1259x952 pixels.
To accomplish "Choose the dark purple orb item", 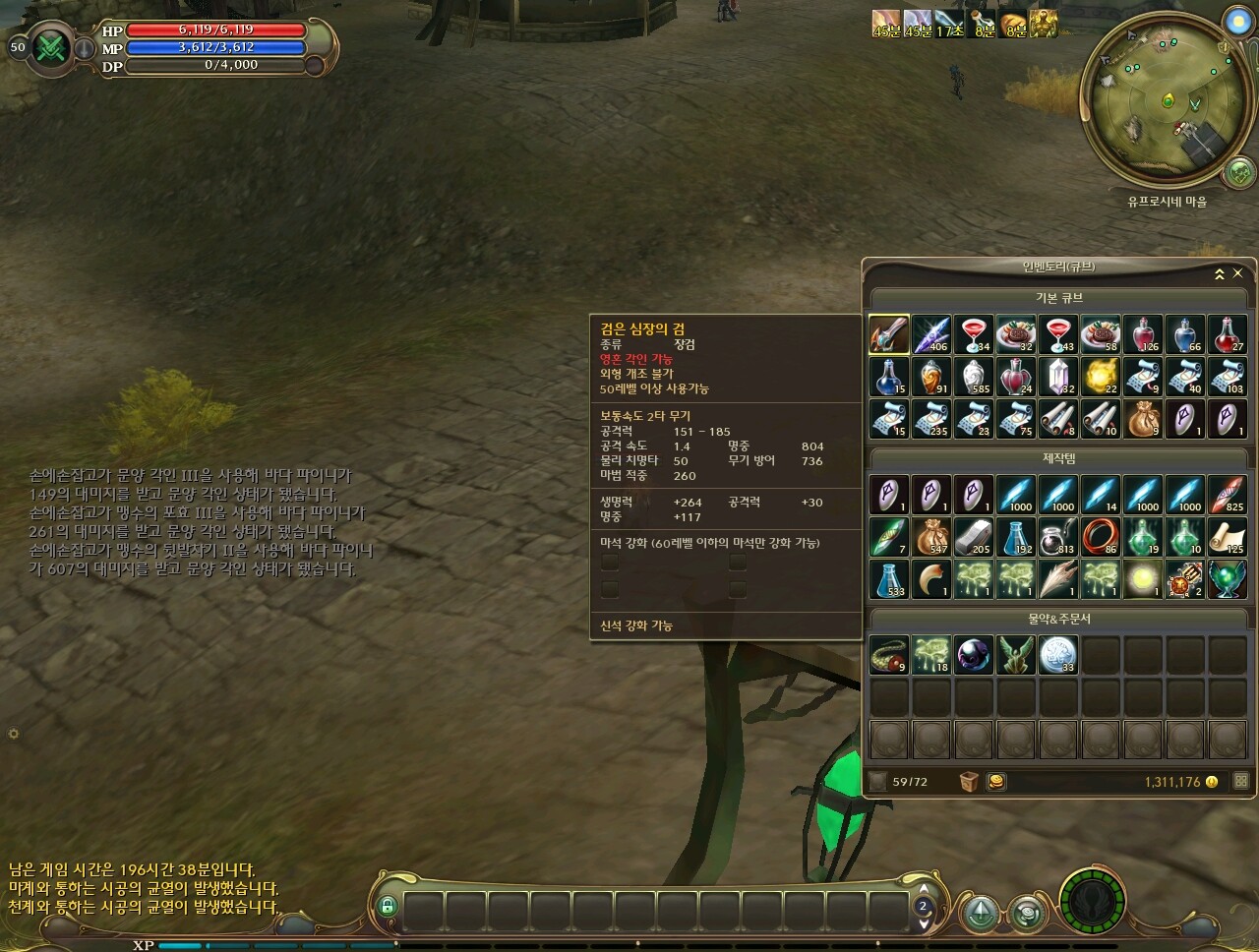I will point(974,654).
